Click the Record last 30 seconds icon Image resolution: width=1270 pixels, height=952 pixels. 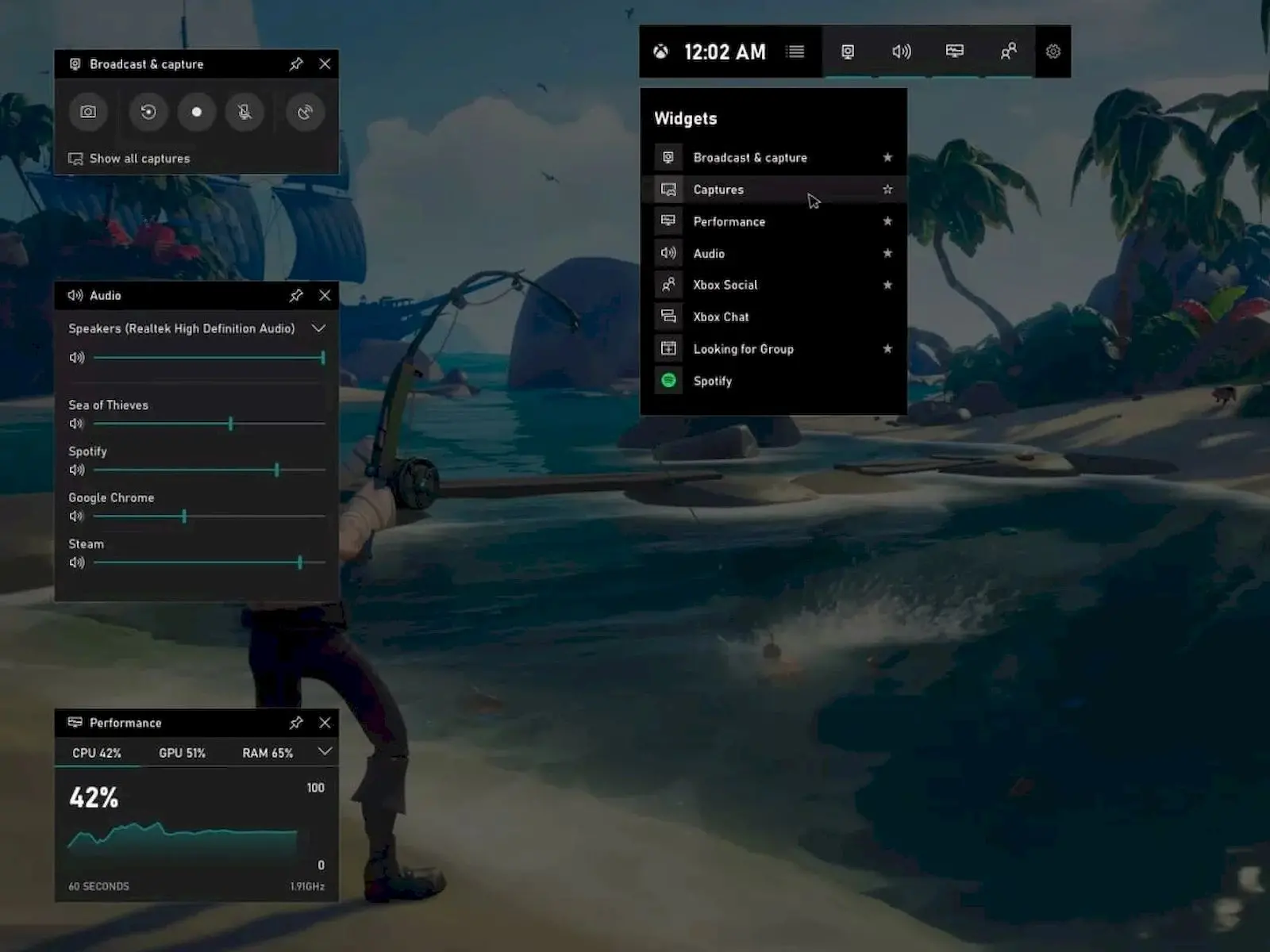click(147, 113)
